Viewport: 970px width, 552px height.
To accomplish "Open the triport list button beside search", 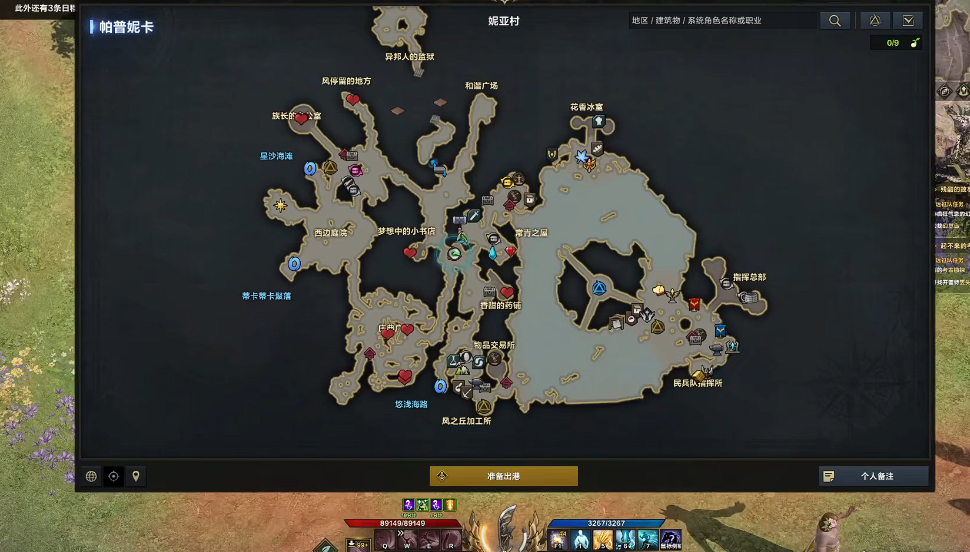I will click(875, 20).
